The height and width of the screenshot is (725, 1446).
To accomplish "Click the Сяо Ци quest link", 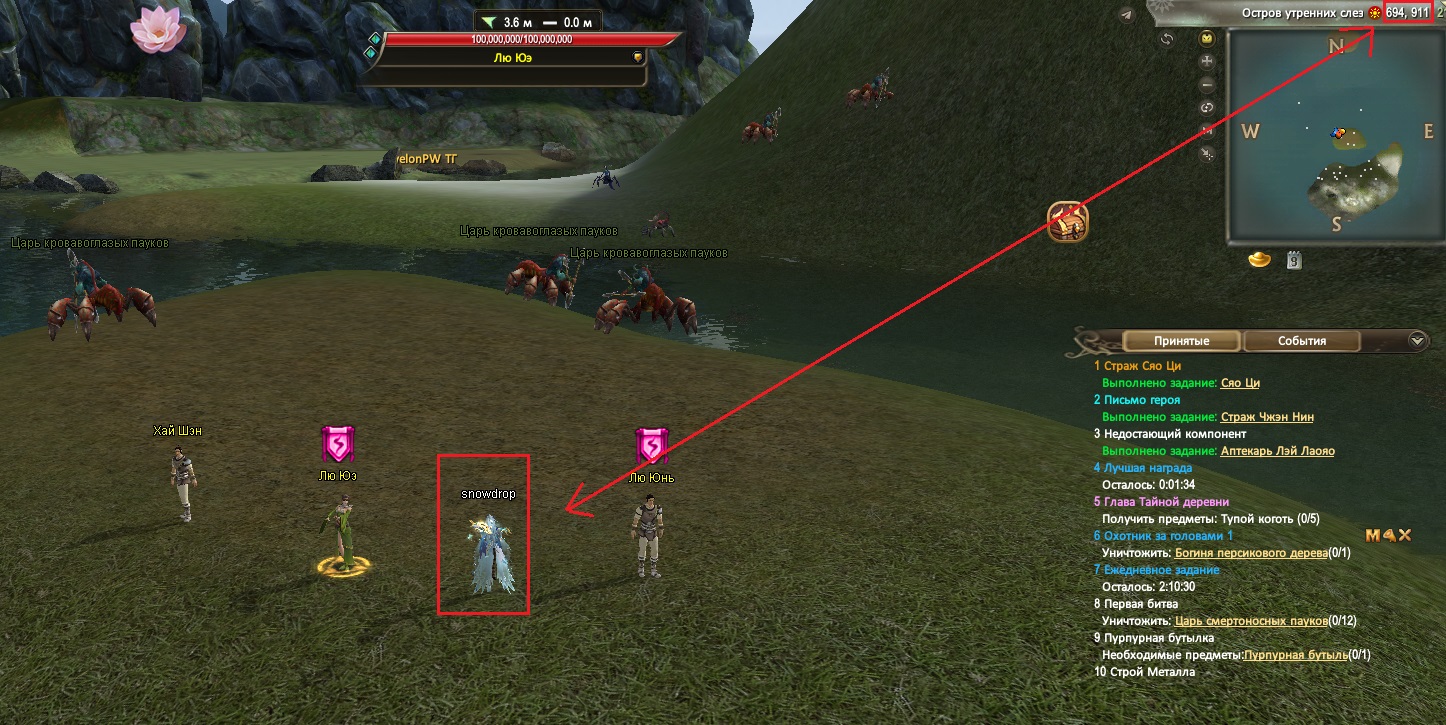I will [x=1238, y=383].
